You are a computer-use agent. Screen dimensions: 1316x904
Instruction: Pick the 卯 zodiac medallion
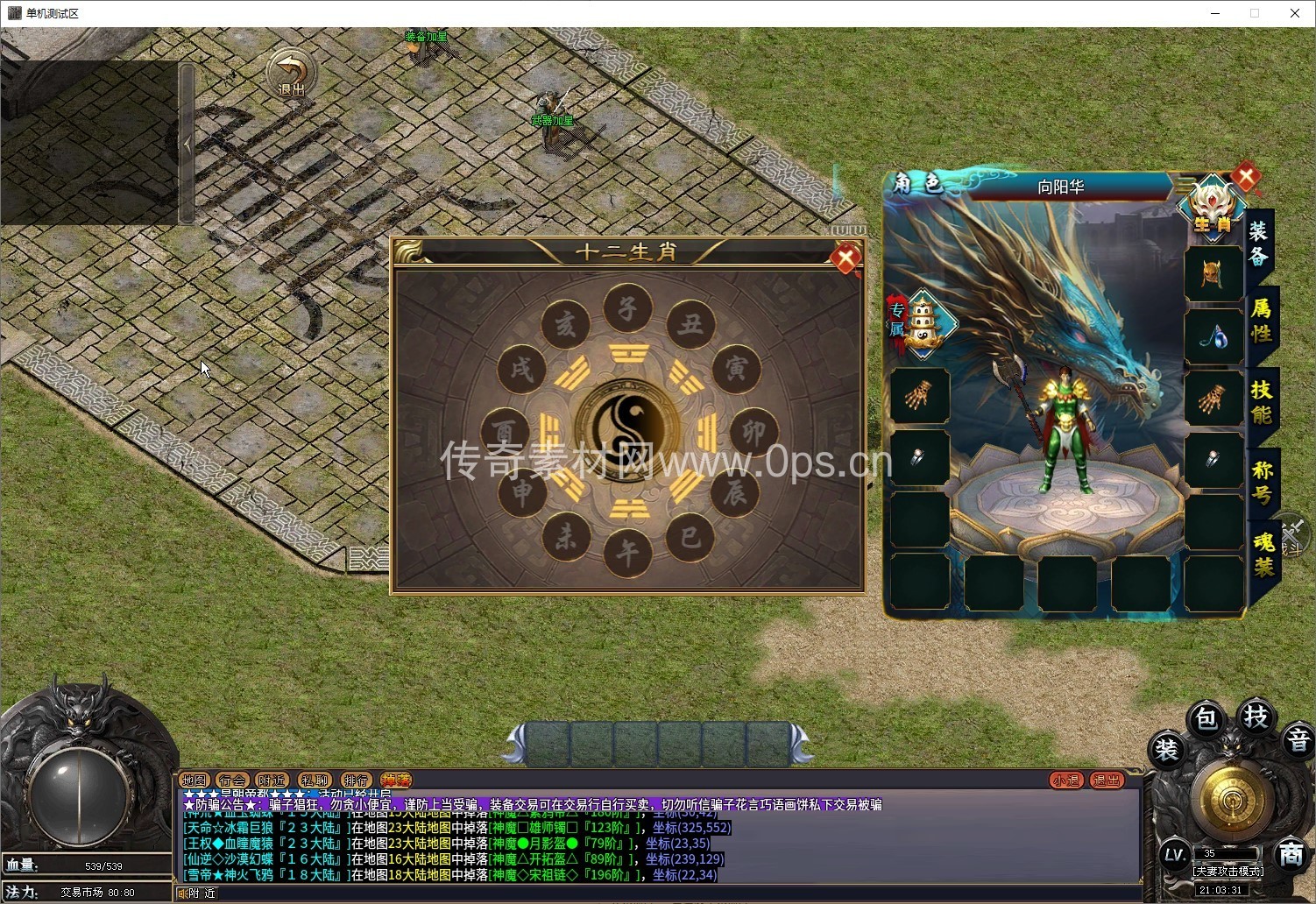click(x=754, y=432)
